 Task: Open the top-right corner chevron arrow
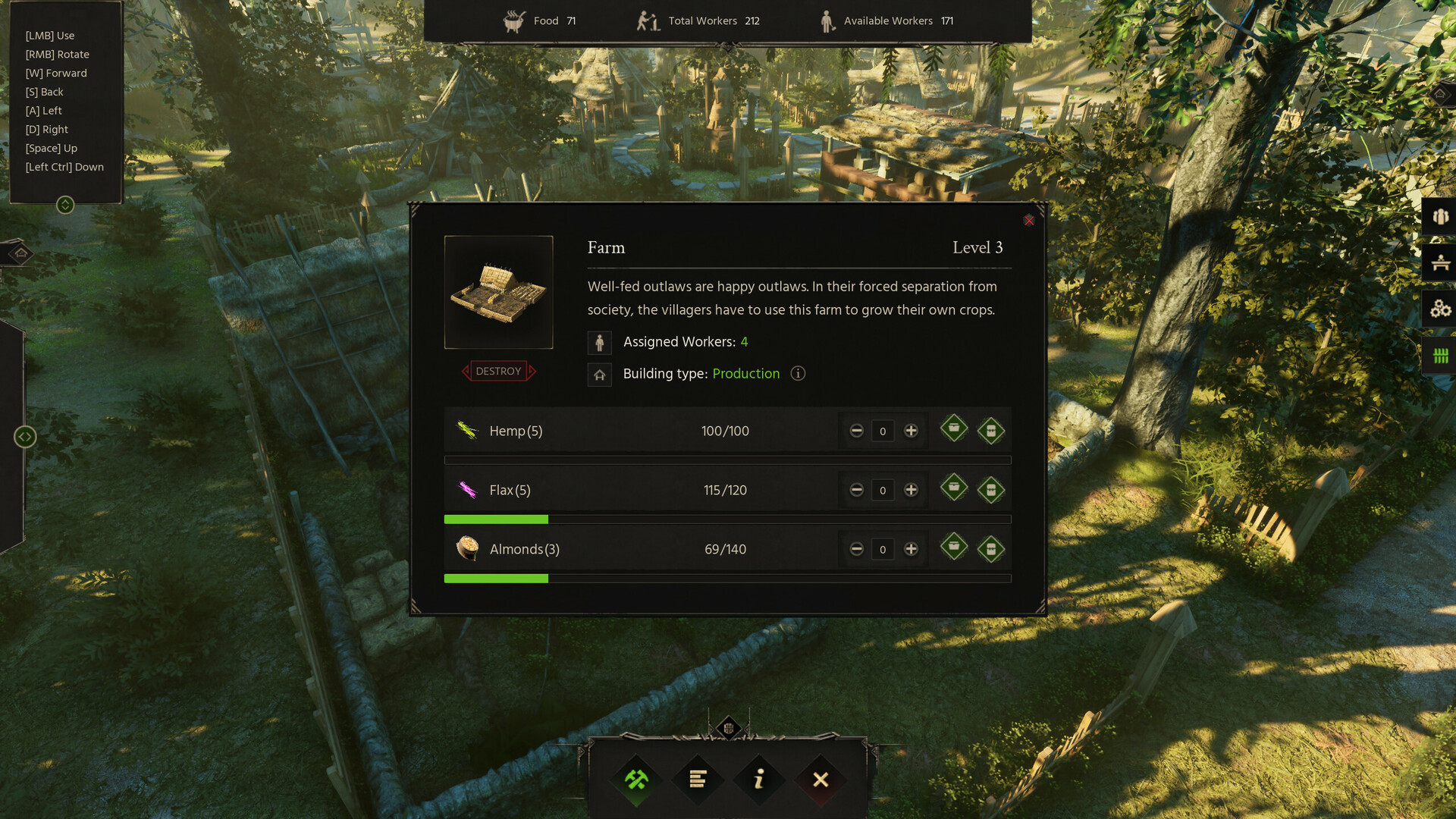(x=1440, y=95)
